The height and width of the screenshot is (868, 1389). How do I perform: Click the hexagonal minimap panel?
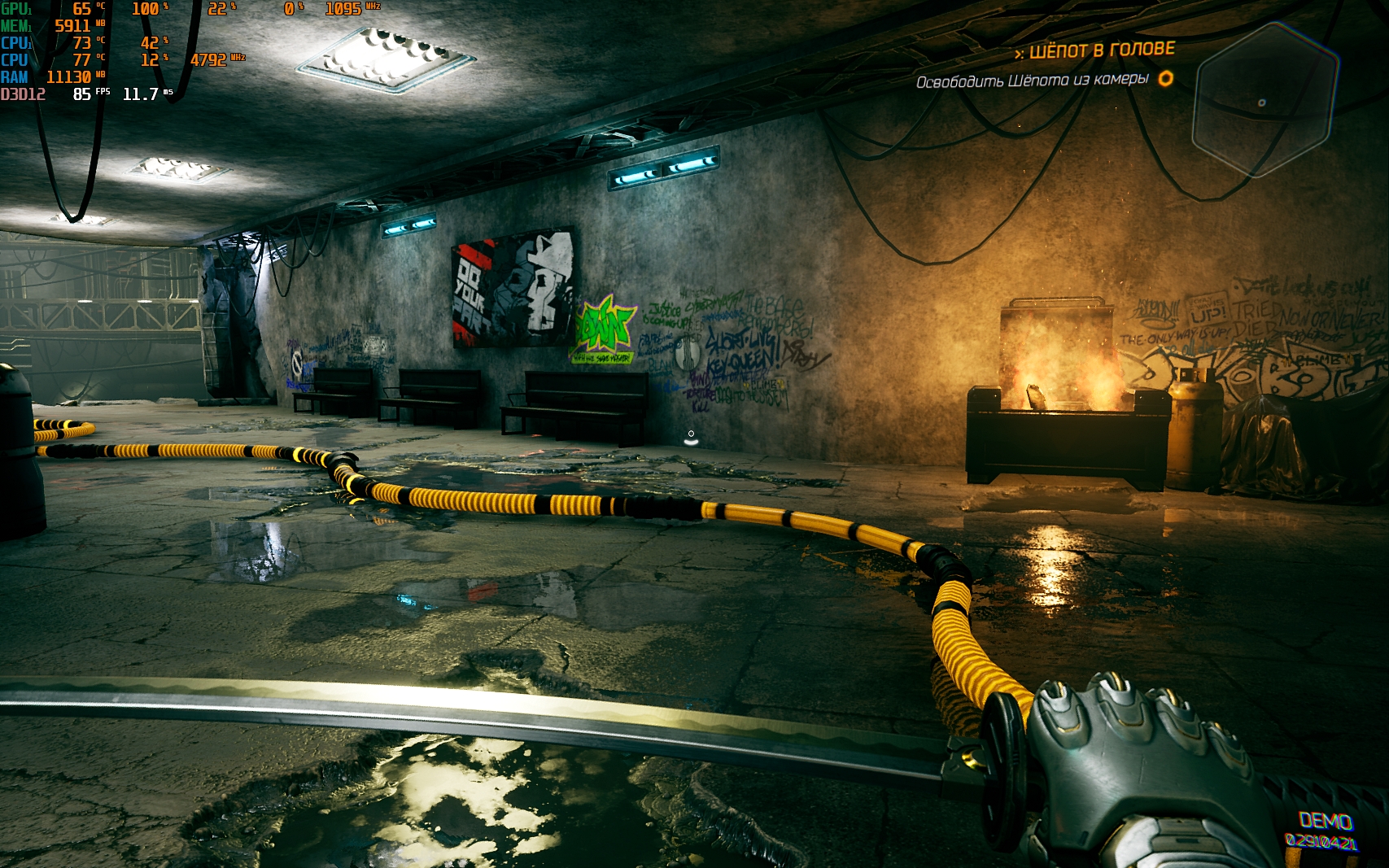(1265, 101)
